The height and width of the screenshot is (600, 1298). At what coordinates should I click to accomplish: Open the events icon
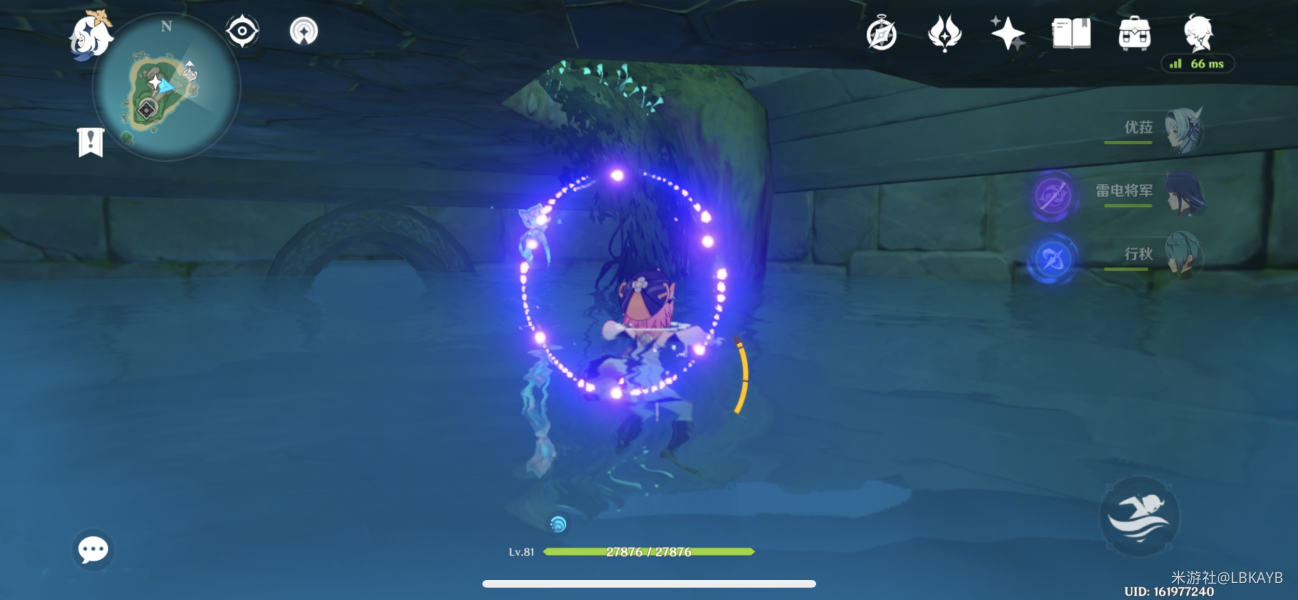click(944, 34)
